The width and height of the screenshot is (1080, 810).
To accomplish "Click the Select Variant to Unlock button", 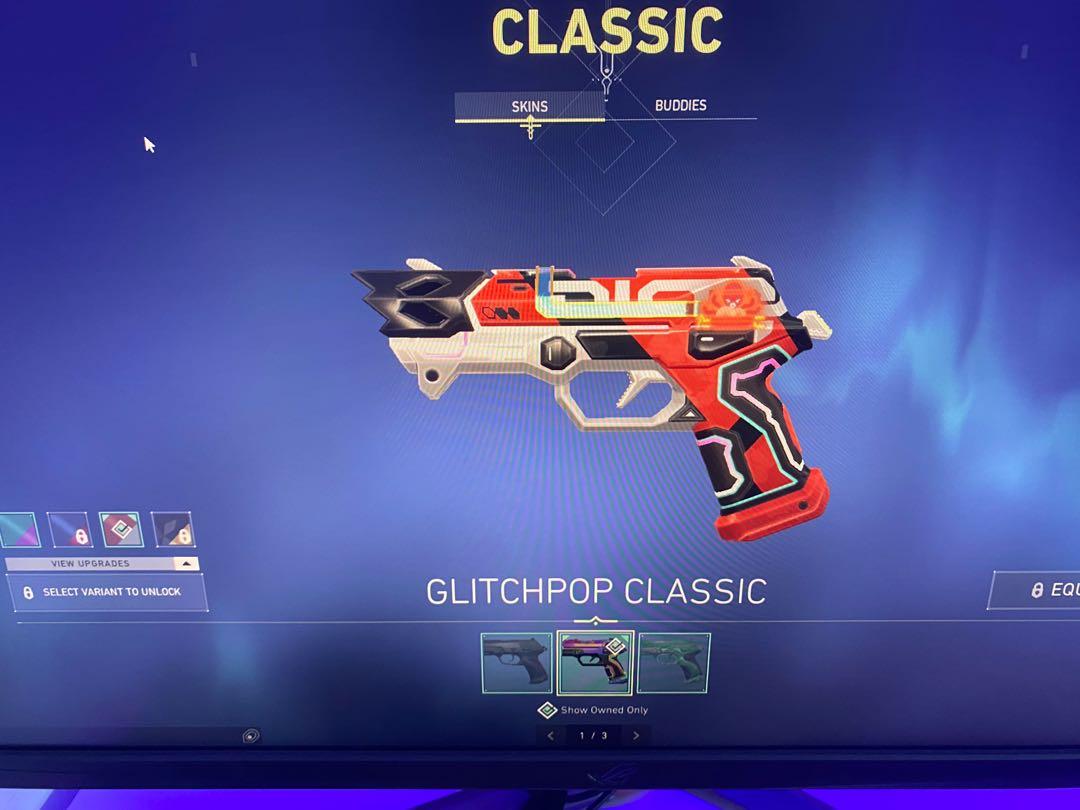I will [107, 592].
